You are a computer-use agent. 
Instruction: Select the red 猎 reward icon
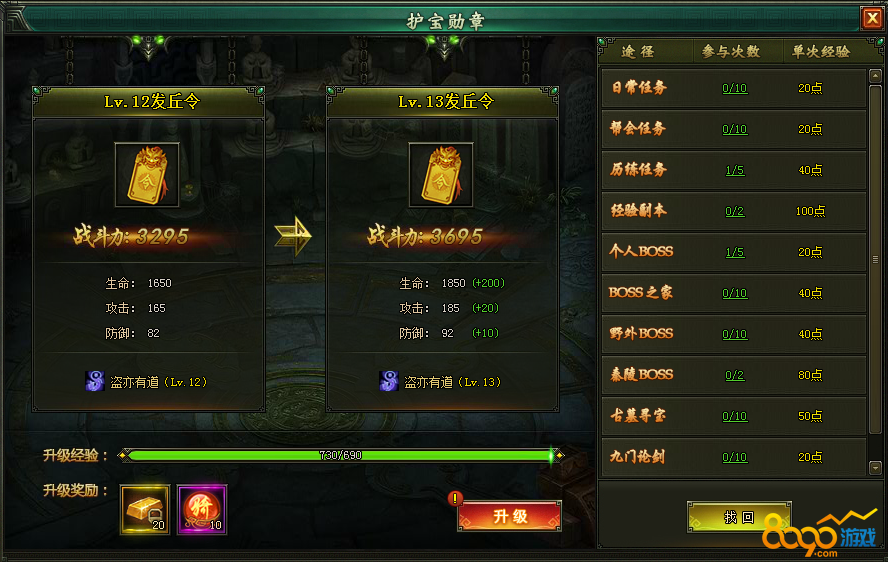pos(202,509)
